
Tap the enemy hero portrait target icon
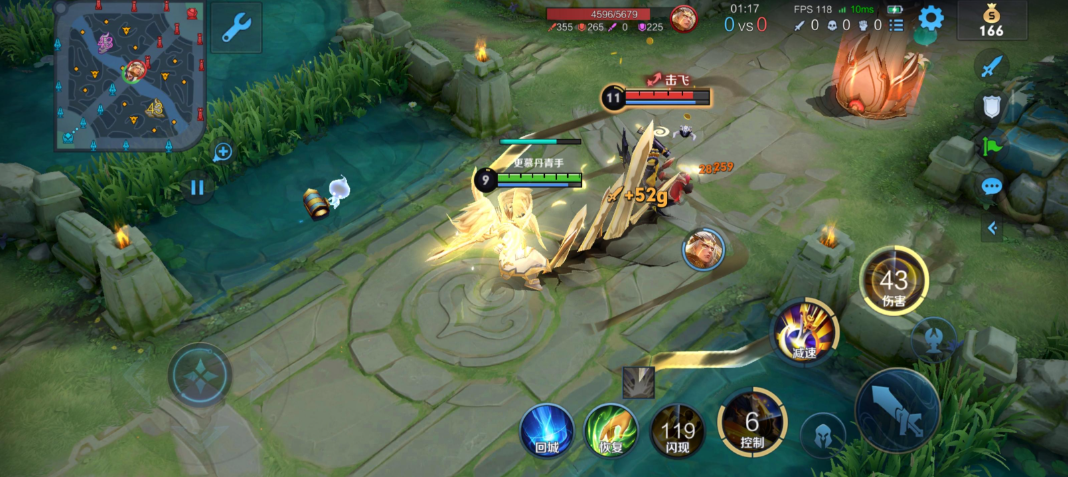[x=704, y=248]
